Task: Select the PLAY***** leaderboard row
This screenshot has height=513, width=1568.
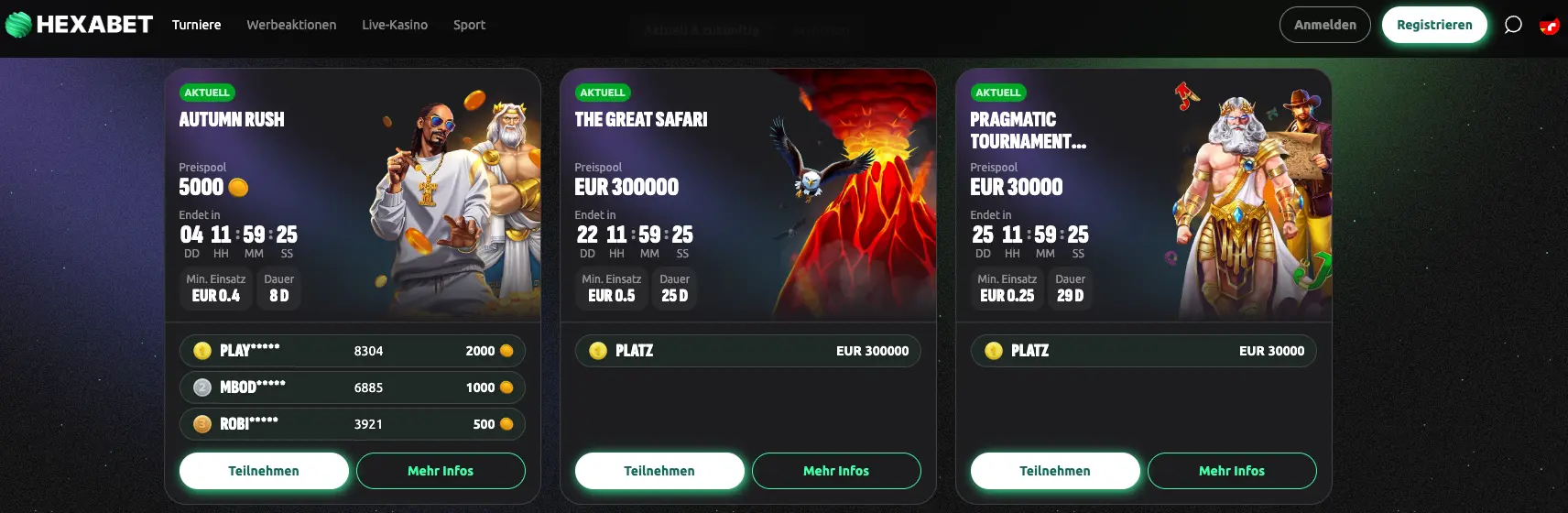Action: point(353,351)
